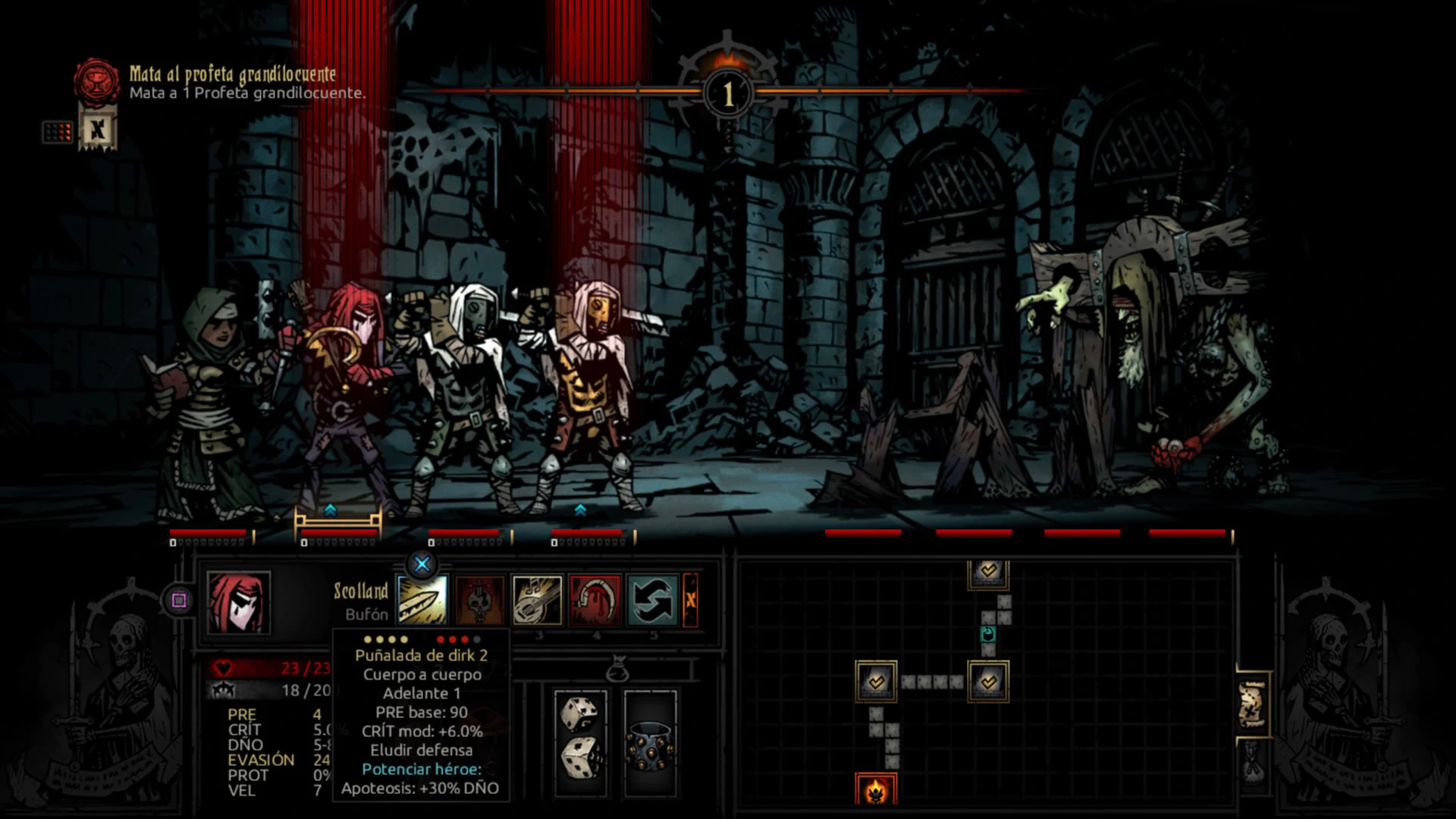The height and width of the screenshot is (819, 1456).
Task: Activate the lute ballad skill
Action: point(537,600)
